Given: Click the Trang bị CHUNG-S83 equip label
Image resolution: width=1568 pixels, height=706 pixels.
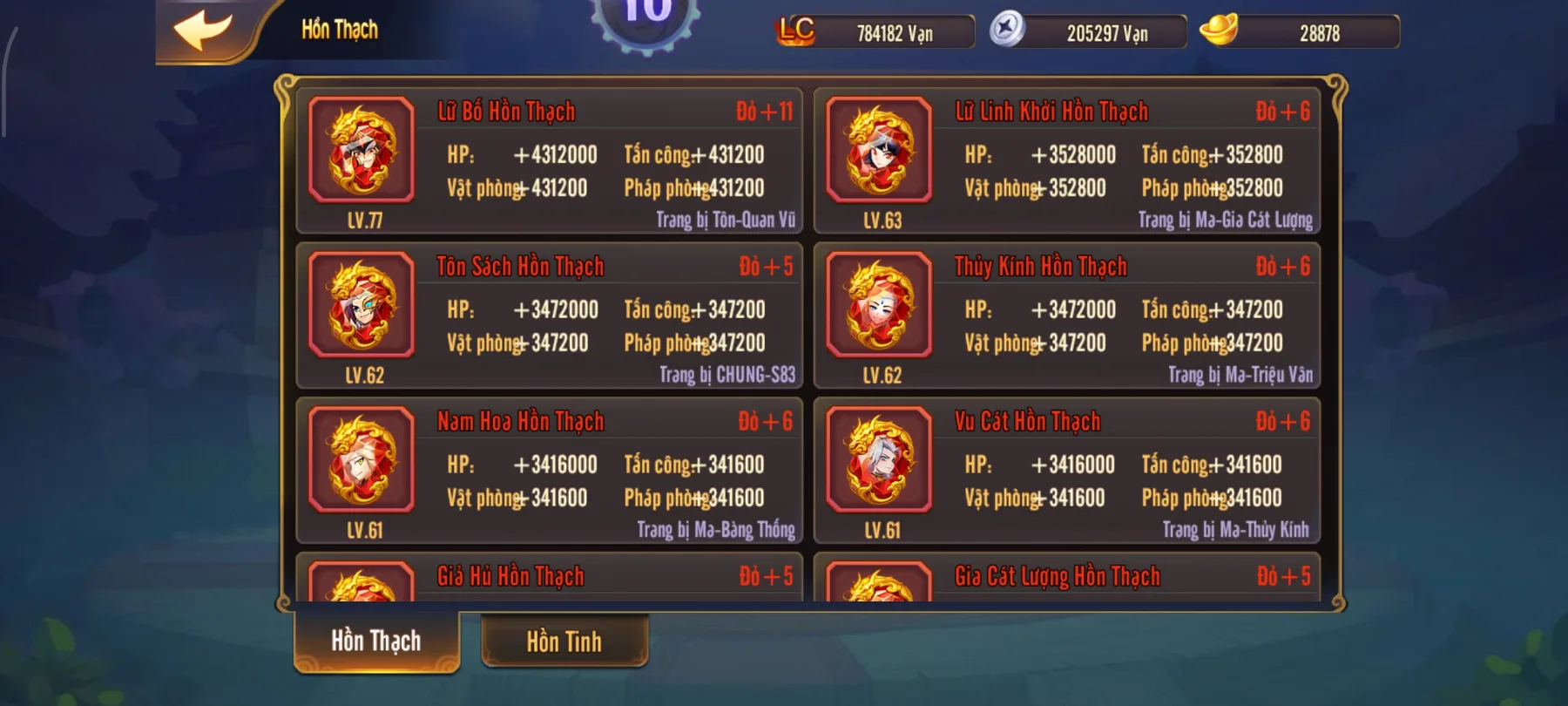Looking at the screenshot, I should [727, 377].
